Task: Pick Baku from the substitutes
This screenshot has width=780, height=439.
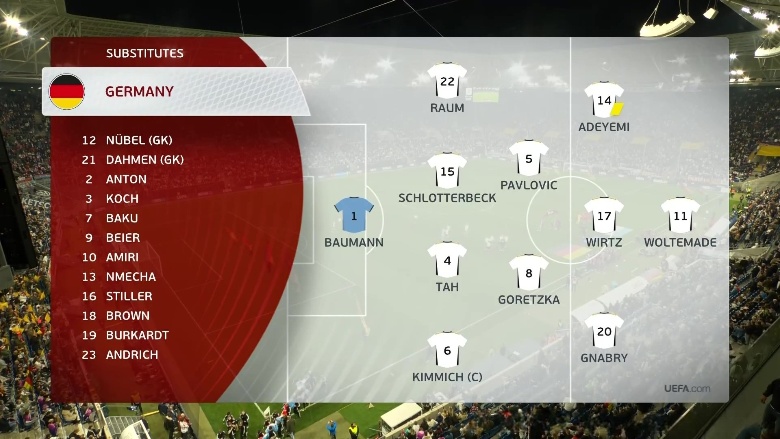Action: (x=122, y=218)
